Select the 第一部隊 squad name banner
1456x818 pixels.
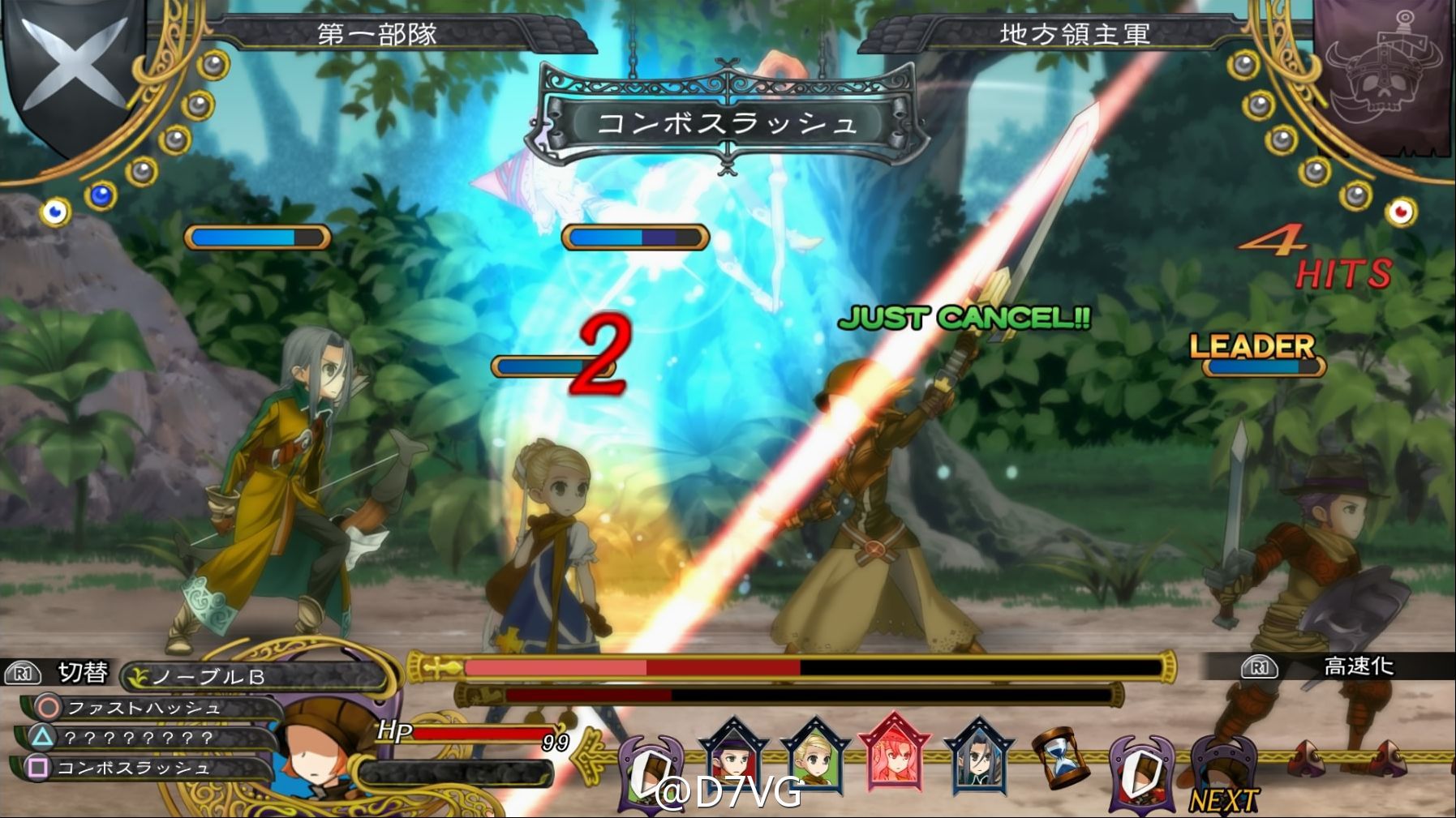tap(376, 34)
